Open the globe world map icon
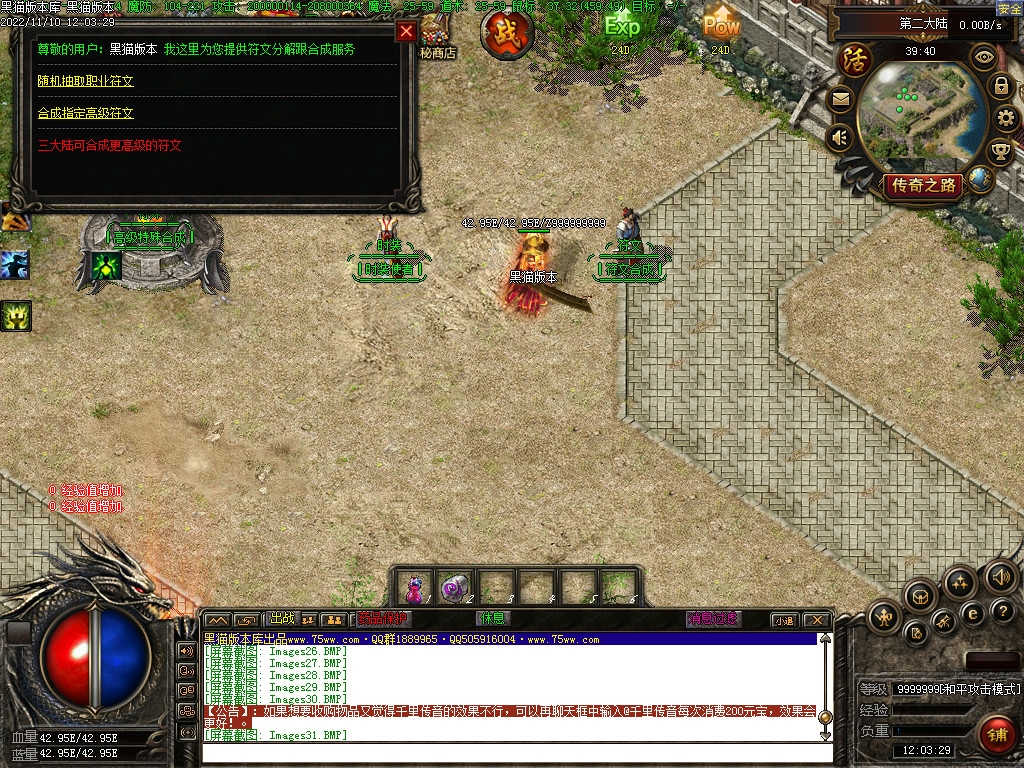This screenshot has width=1024, height=768. click(x=980, y=179)
